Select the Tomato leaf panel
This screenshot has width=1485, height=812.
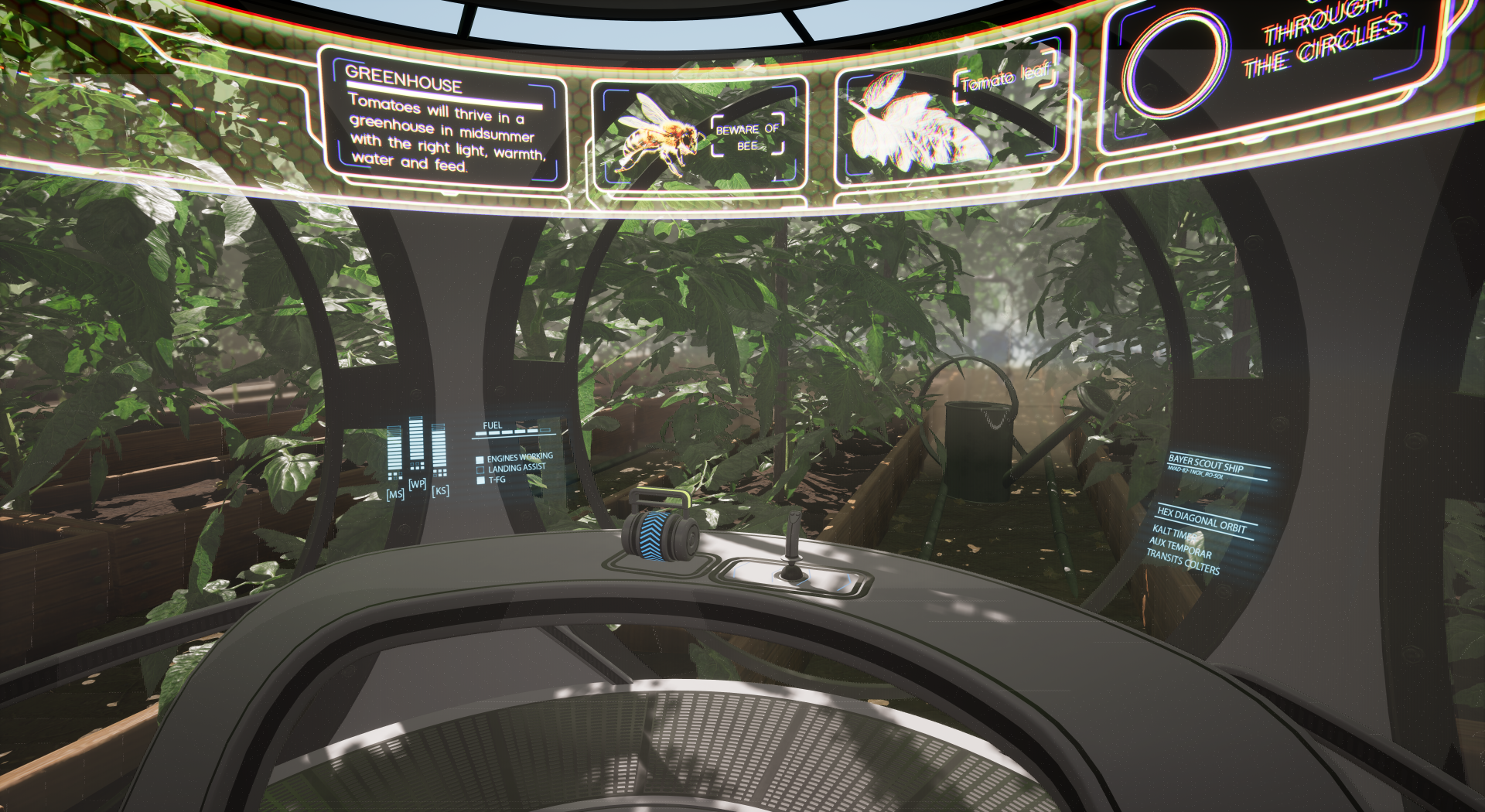953,113
